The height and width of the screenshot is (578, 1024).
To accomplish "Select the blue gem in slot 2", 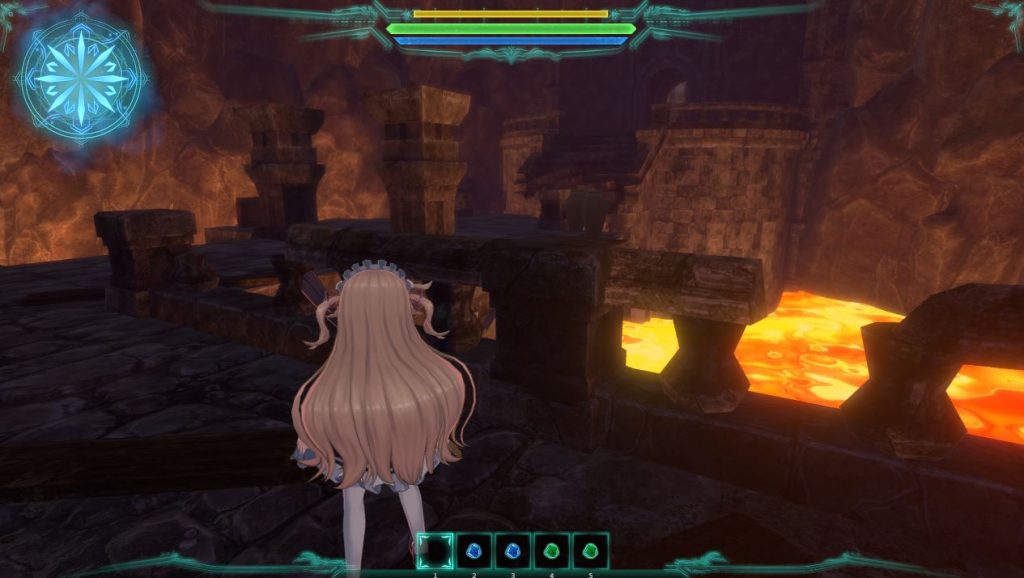I will 474,551.
